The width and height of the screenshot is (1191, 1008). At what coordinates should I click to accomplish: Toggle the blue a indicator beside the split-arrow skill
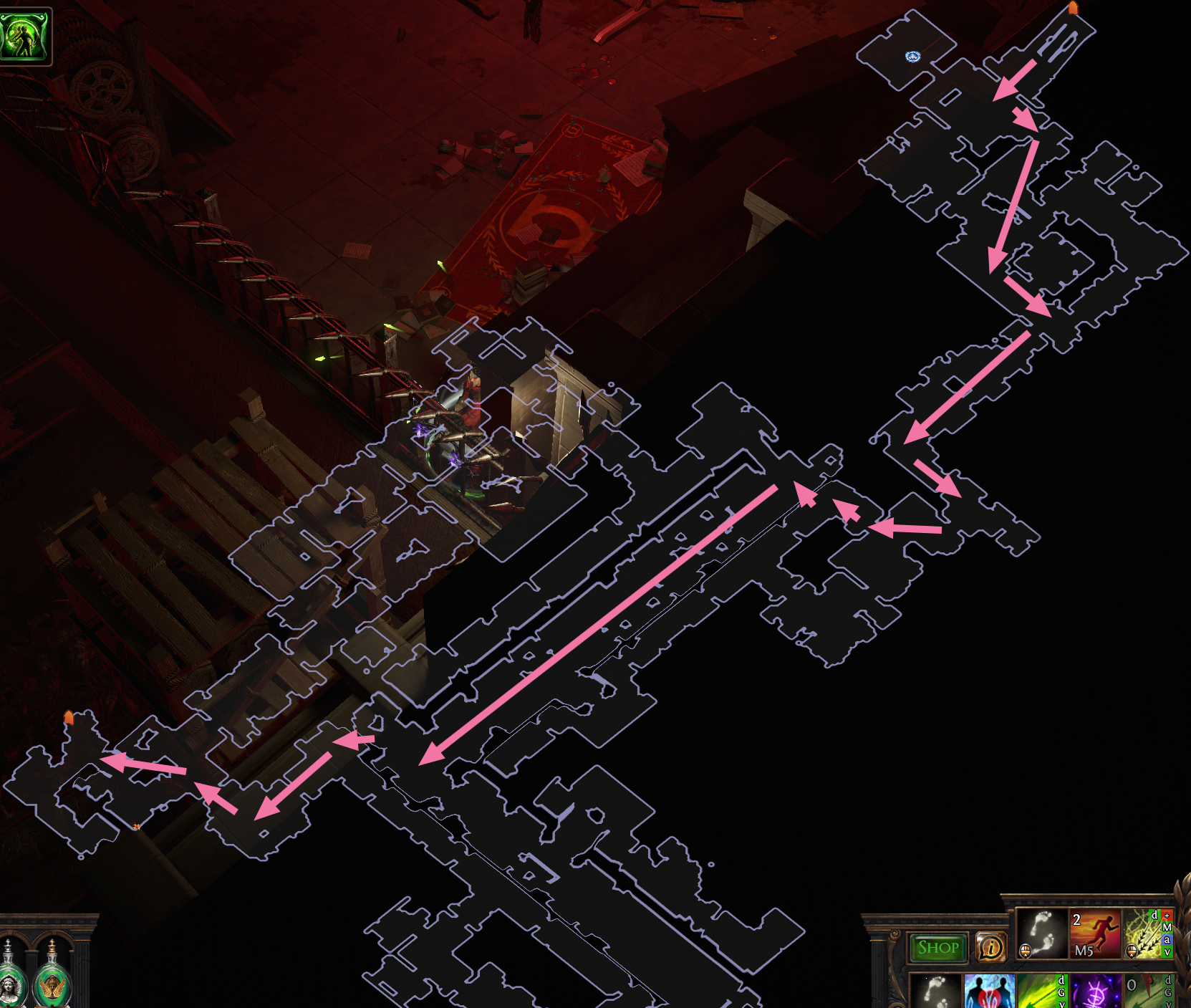tap(1167, 940)
